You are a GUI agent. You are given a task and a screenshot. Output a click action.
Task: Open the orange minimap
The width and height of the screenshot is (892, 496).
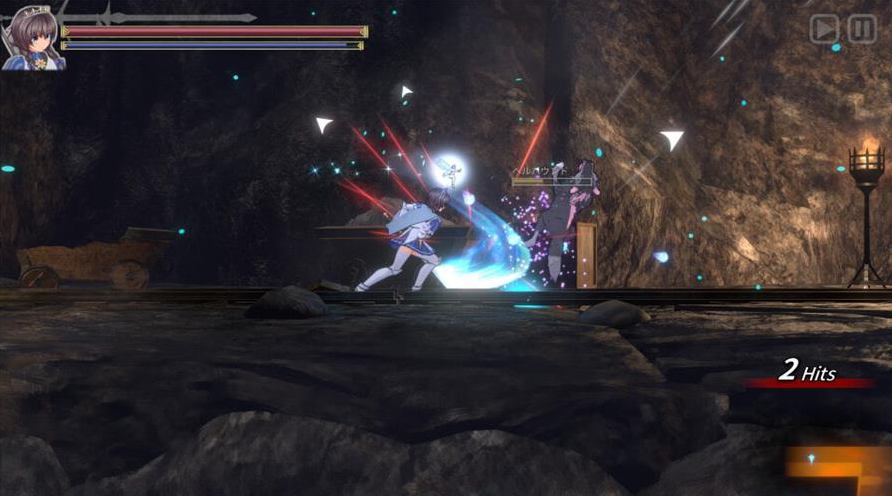837,463
